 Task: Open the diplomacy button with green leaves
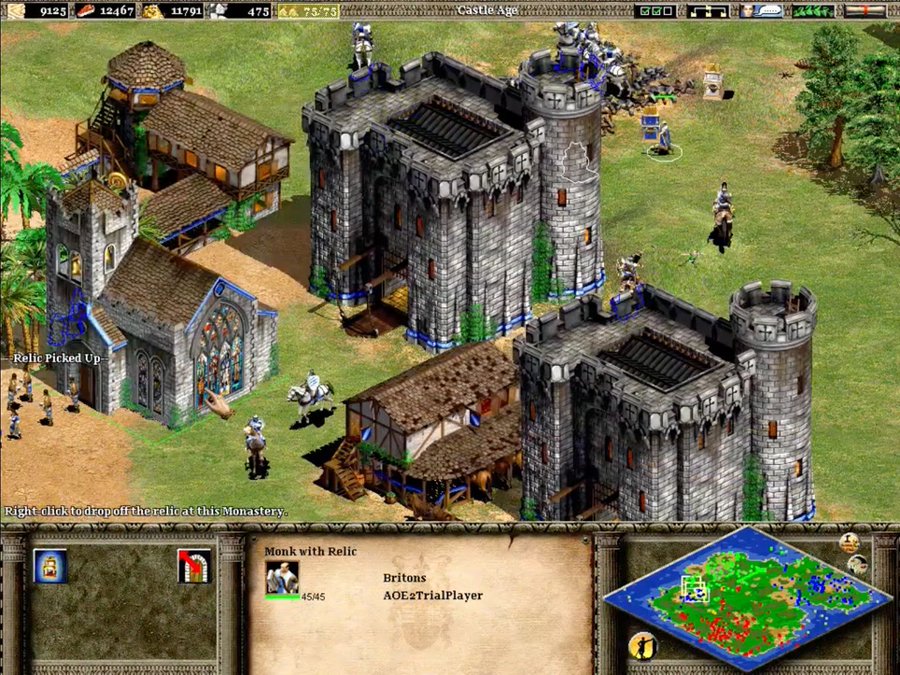pos(813,11)
